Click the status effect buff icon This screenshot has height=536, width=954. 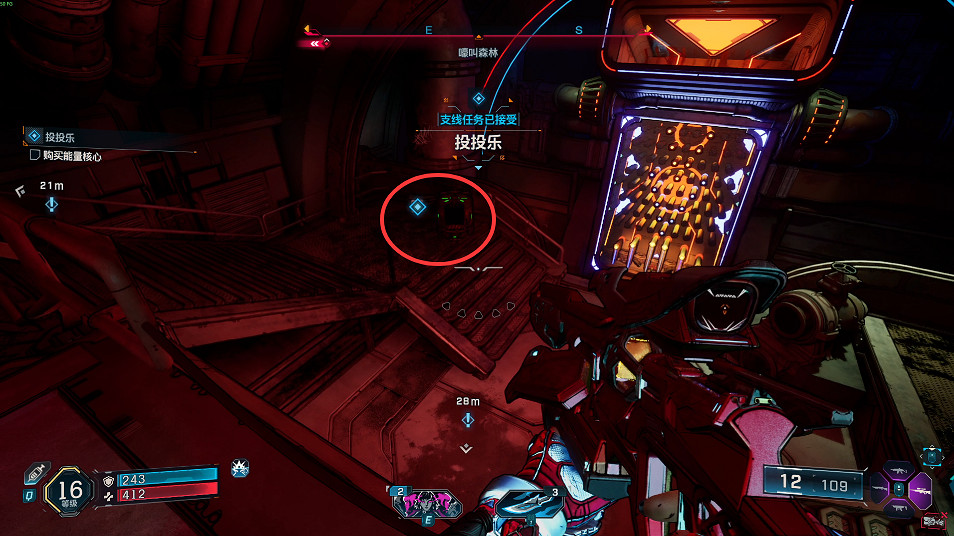point(240,467)
